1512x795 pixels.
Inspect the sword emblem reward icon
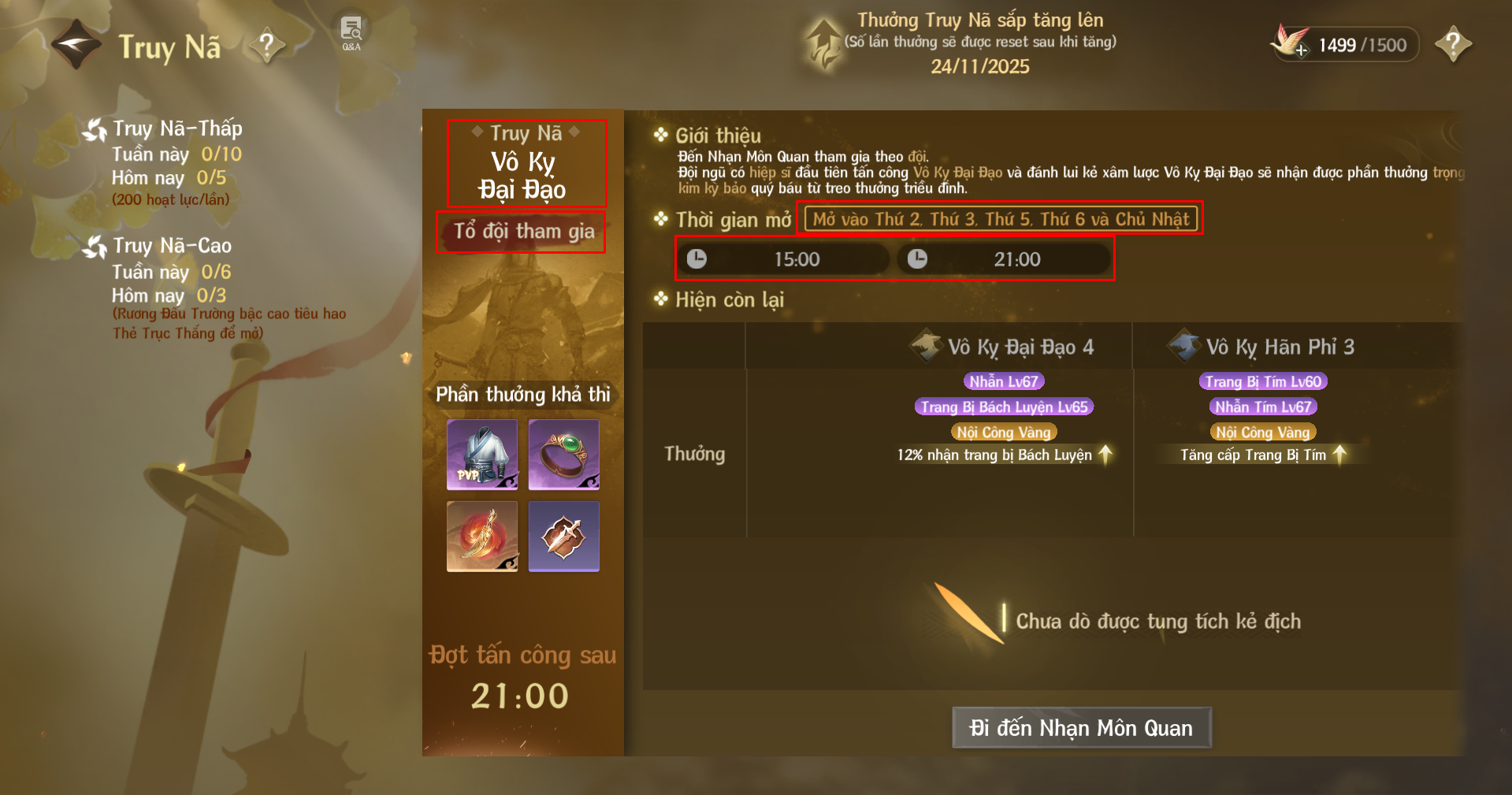point(563,537)
